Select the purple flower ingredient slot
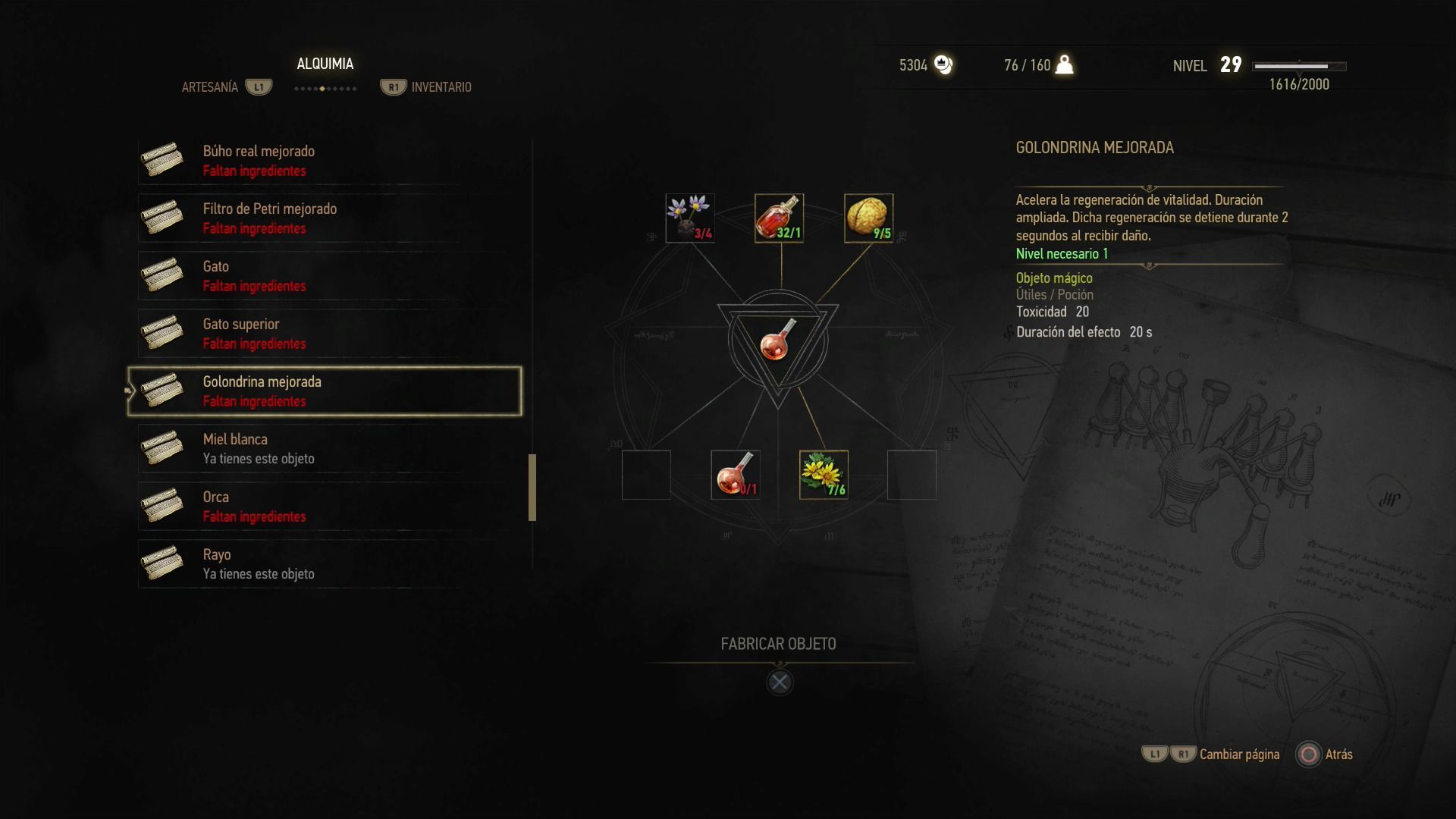Image resolution: width=1456 pixels, height=819 pixels. tap(690, 218)
